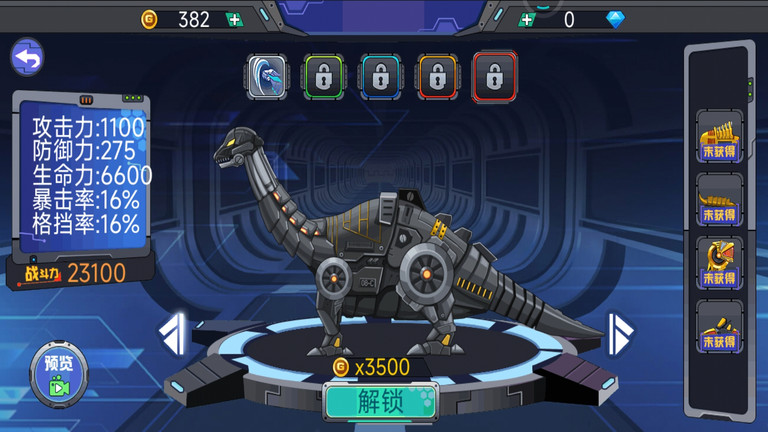The width and height of the screenshot is (768, 432).
Task: Show the previous dinosaur with left arrow
Action: point(174,333)
